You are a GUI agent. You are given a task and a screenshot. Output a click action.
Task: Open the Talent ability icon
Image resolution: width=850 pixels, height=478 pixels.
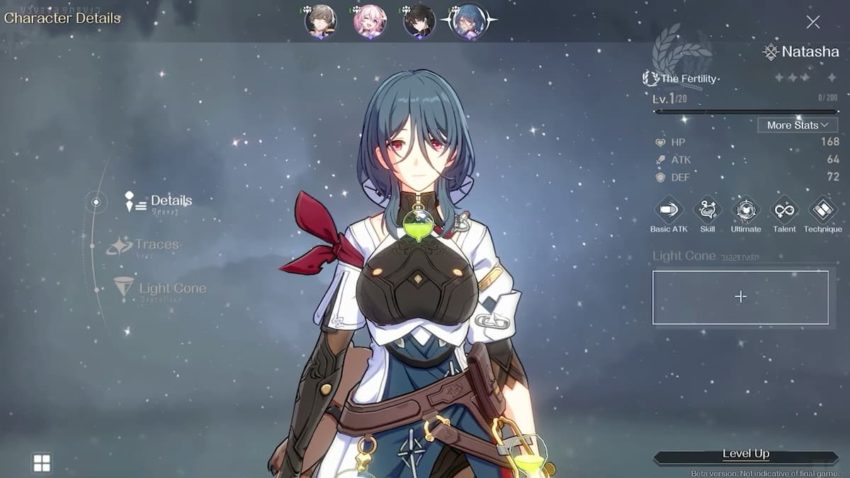(784, 211)
